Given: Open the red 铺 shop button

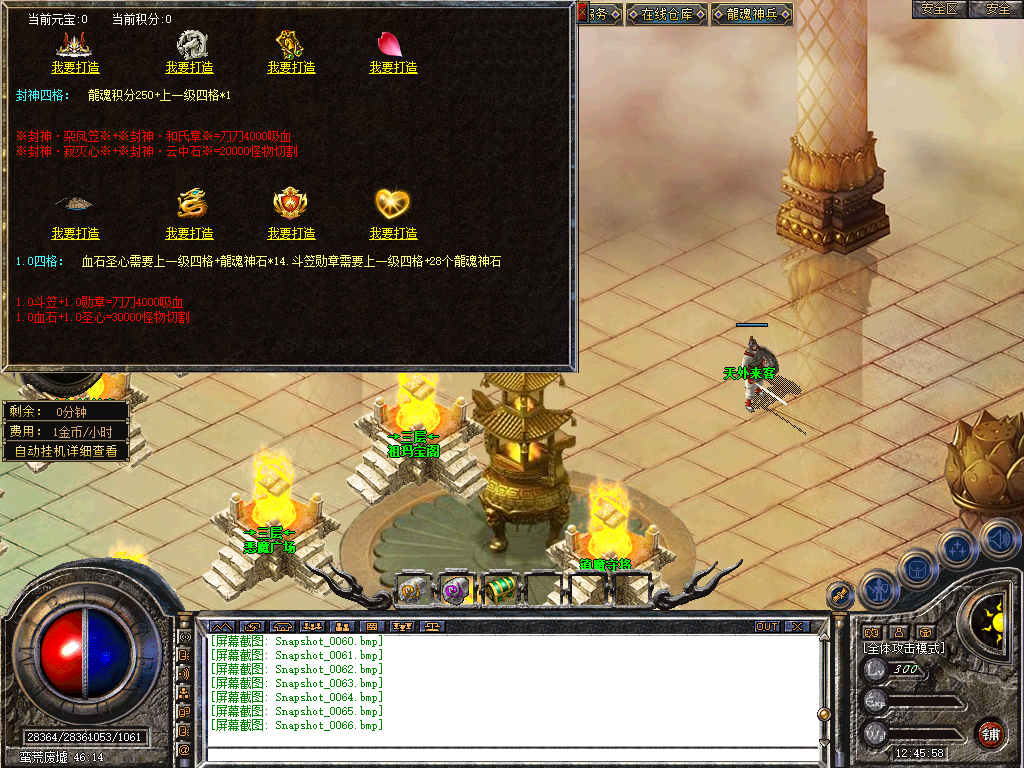Looking at the screenshot, I should pos(990,732).
